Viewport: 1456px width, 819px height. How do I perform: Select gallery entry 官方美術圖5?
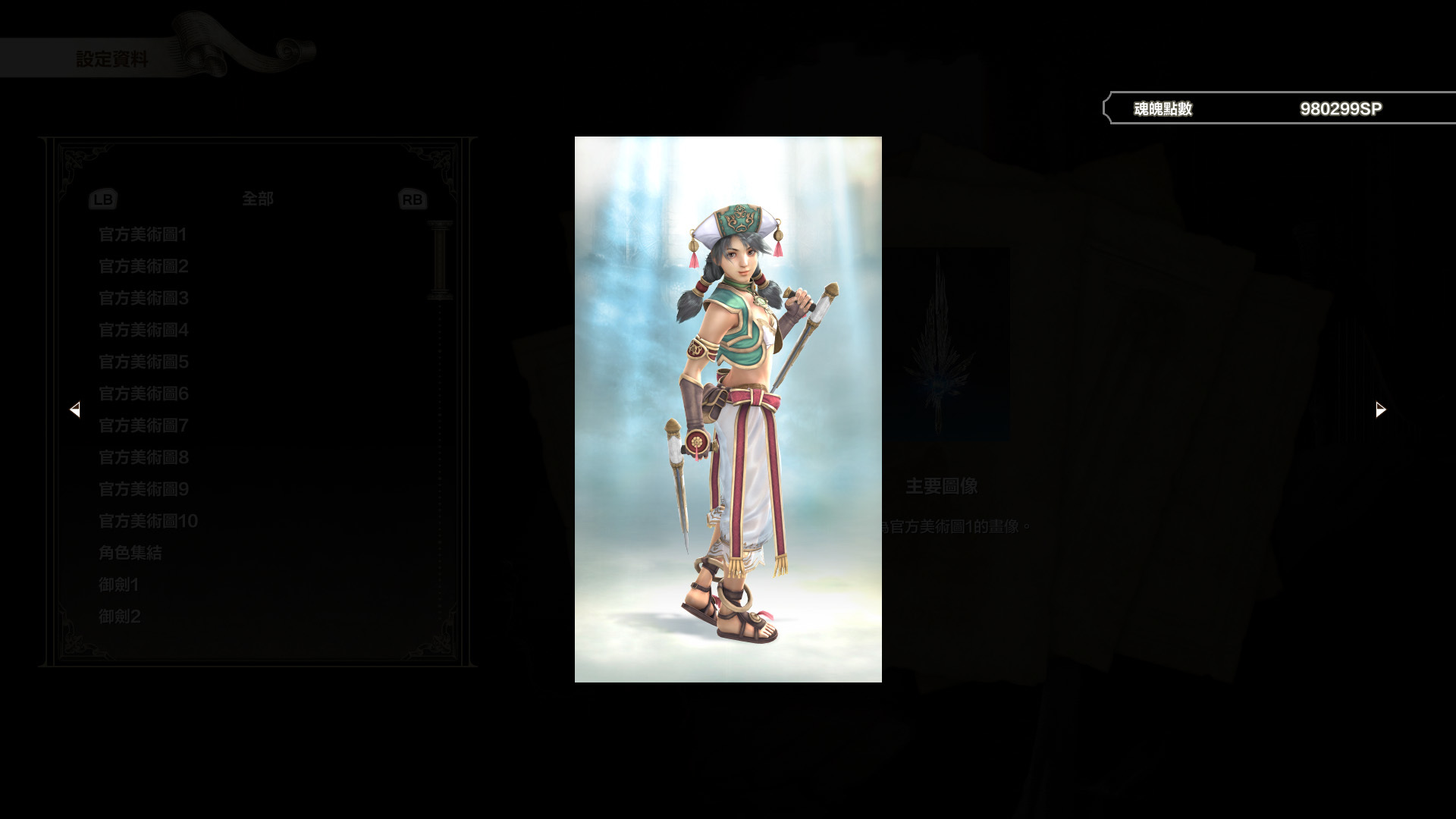tap(143, 362)
